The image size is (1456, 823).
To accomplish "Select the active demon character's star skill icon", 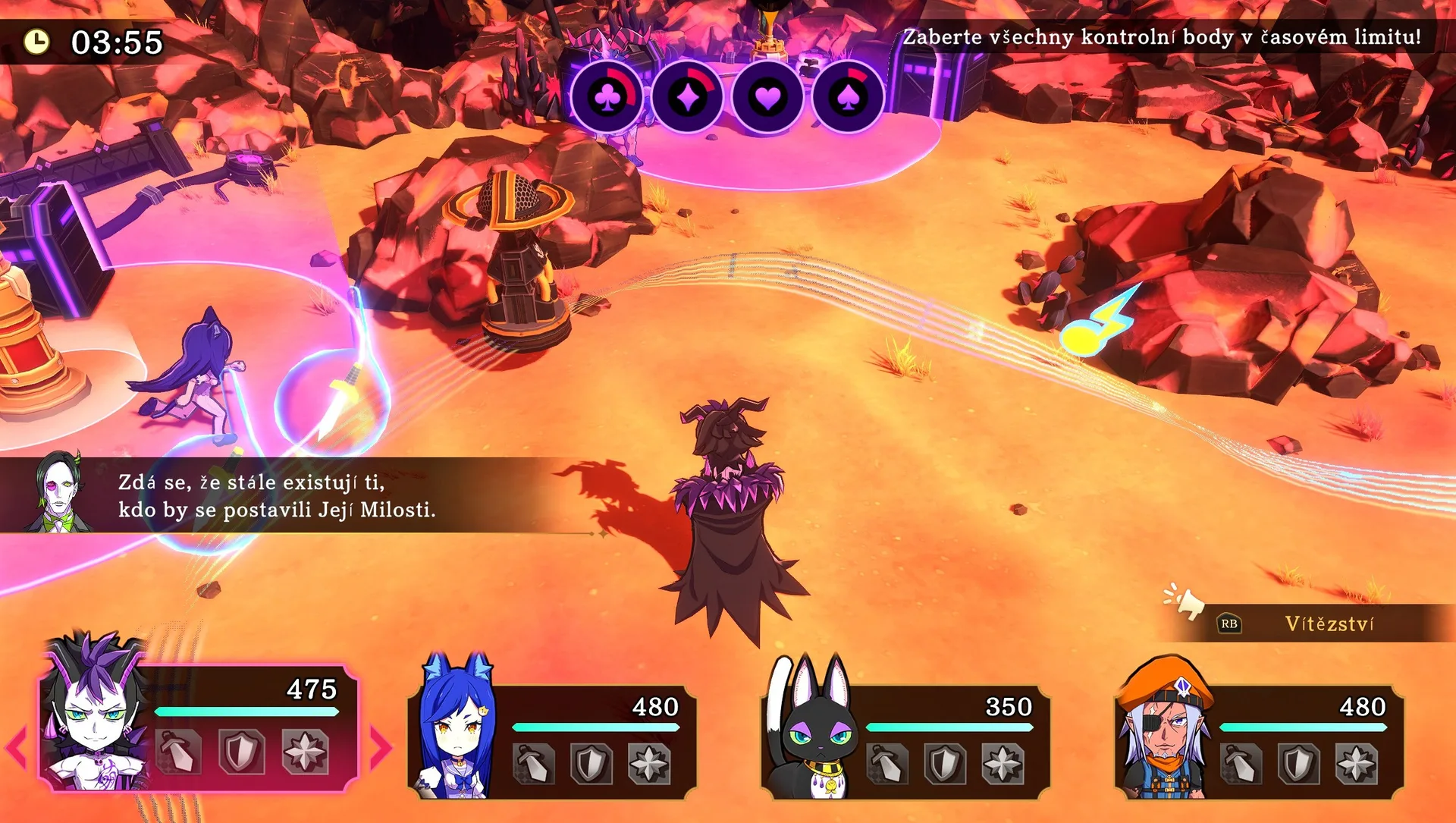I will point(305,752).
